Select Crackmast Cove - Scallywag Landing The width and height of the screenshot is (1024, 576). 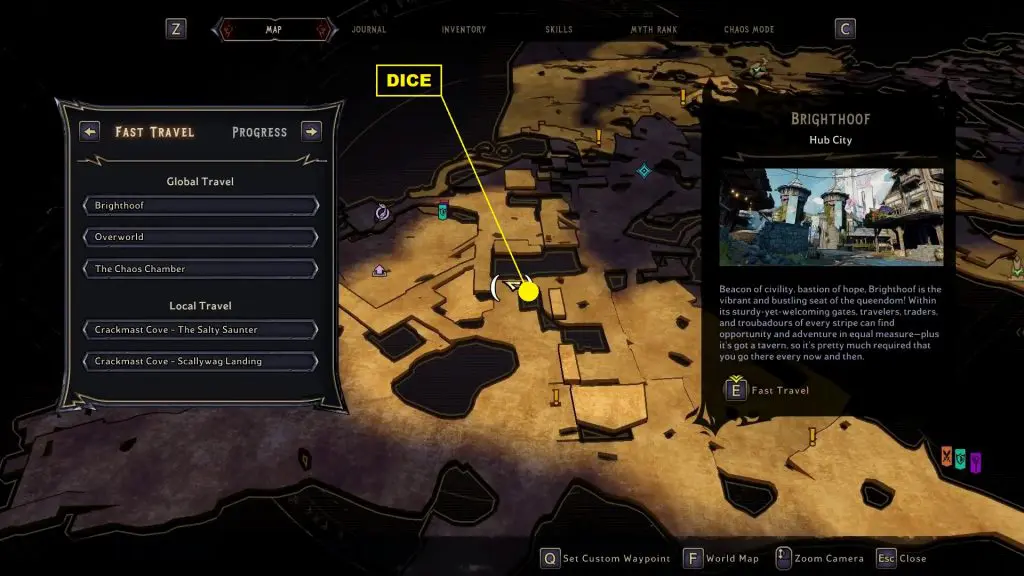[x=201, y=361]
